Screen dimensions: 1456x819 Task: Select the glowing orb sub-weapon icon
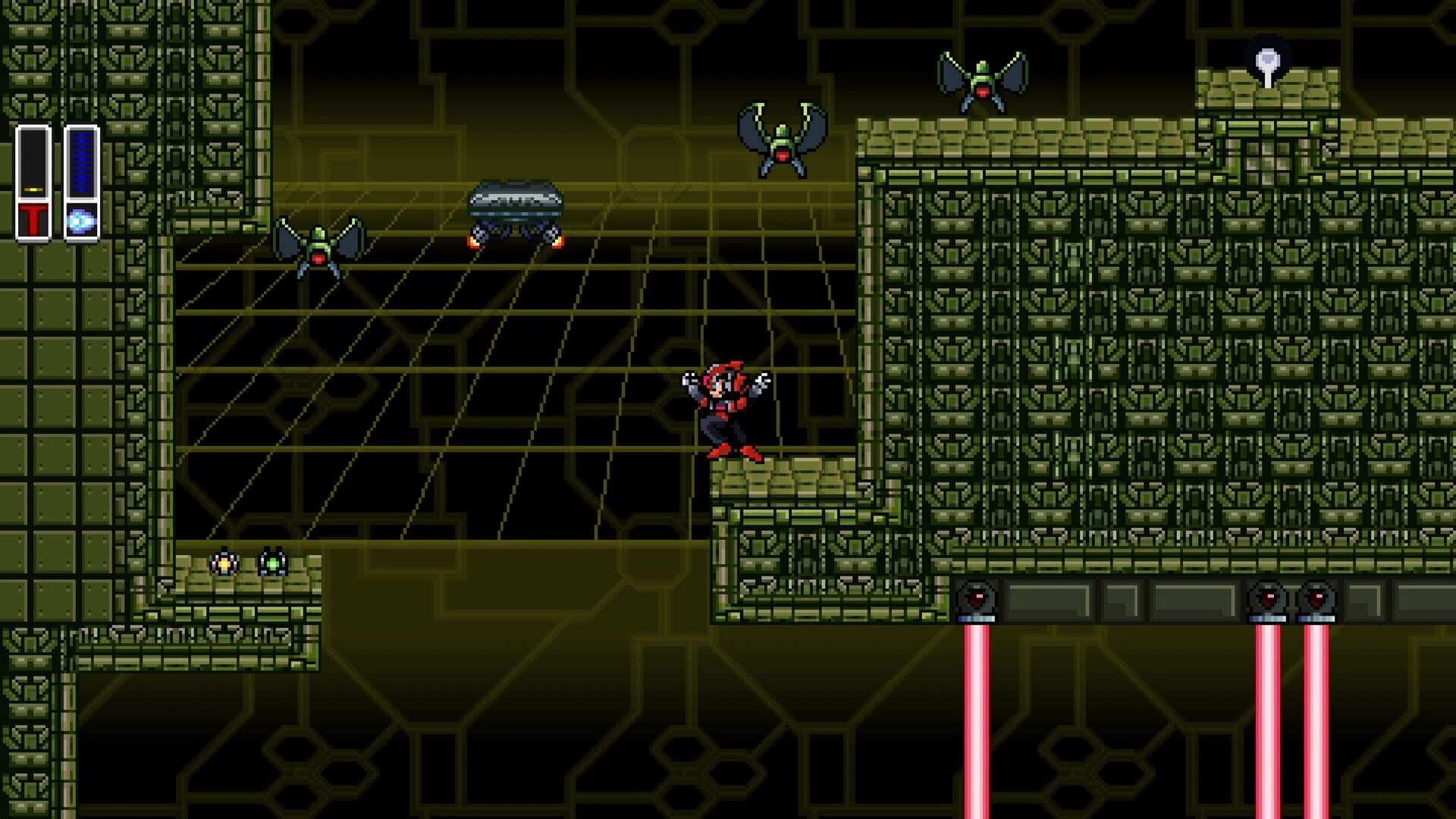coord(82,219)
